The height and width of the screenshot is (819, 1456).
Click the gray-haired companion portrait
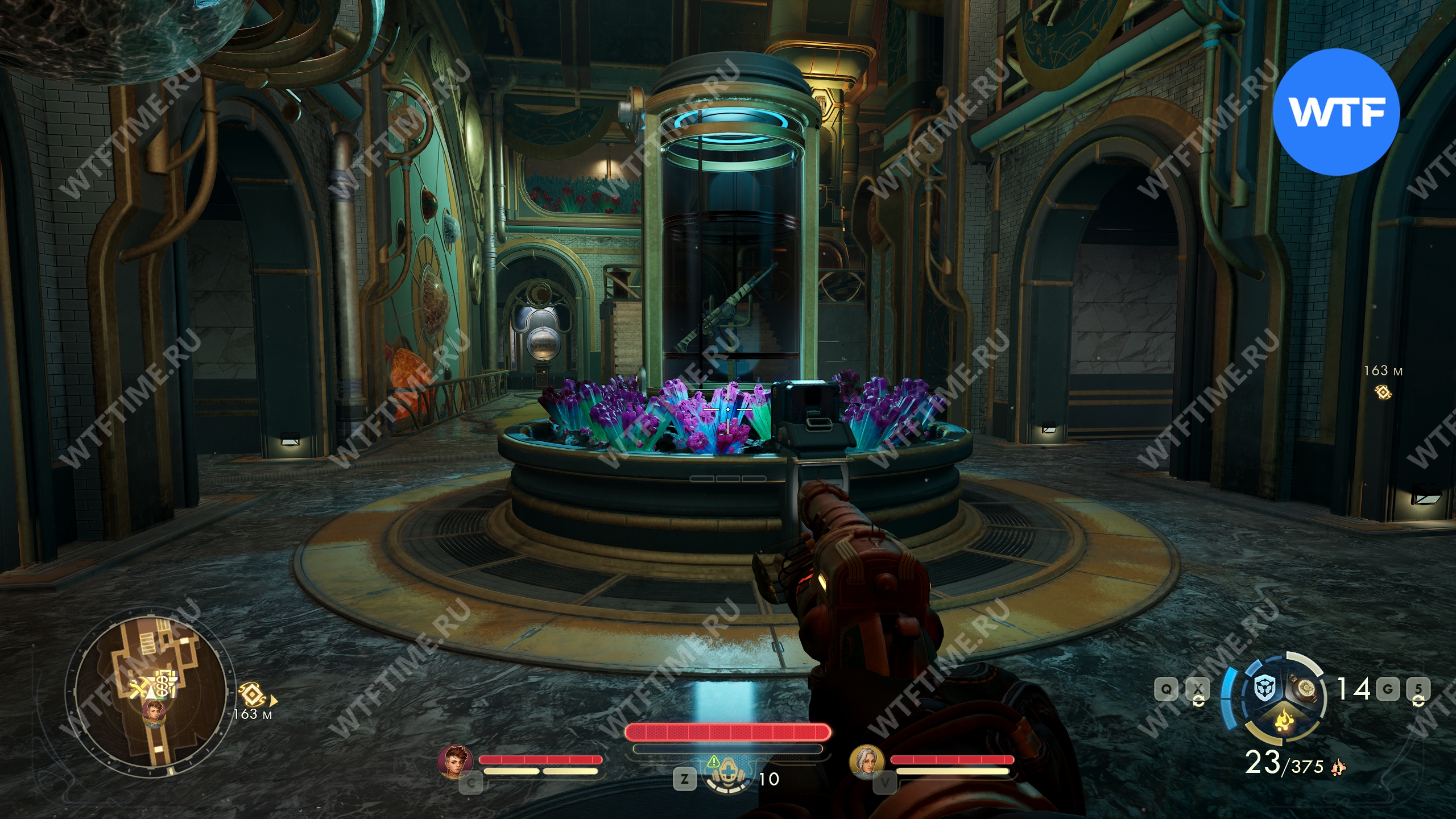pyautogui.click(x=867, y=761)
